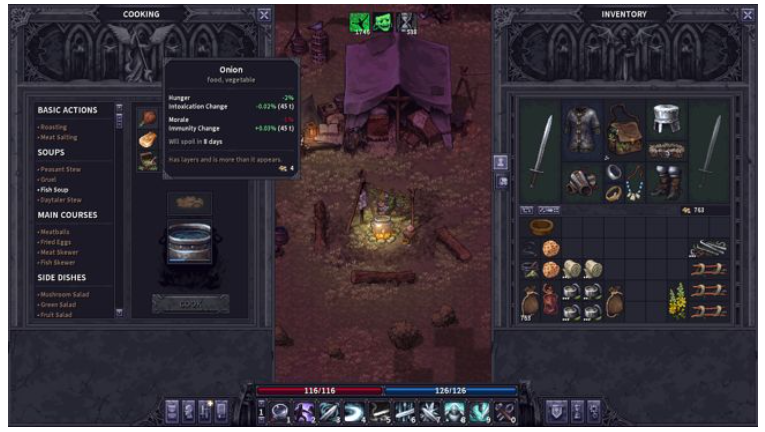The height and width of the screenshot is (432, 765).
Task: Select the Fish Soup recipe
Action: click(52, 189)
